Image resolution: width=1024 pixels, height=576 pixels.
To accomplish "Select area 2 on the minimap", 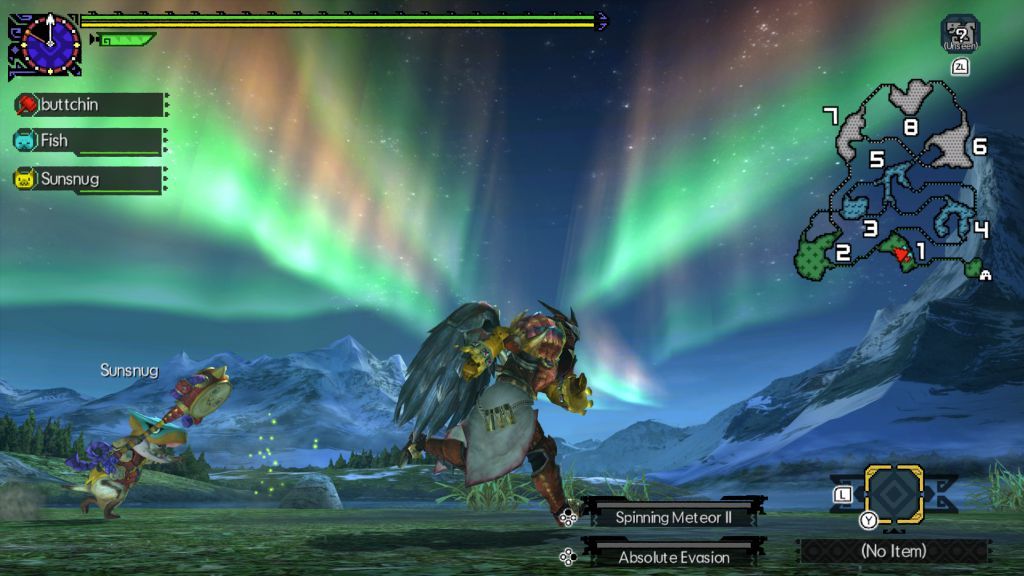I will (x=843, y=252).
